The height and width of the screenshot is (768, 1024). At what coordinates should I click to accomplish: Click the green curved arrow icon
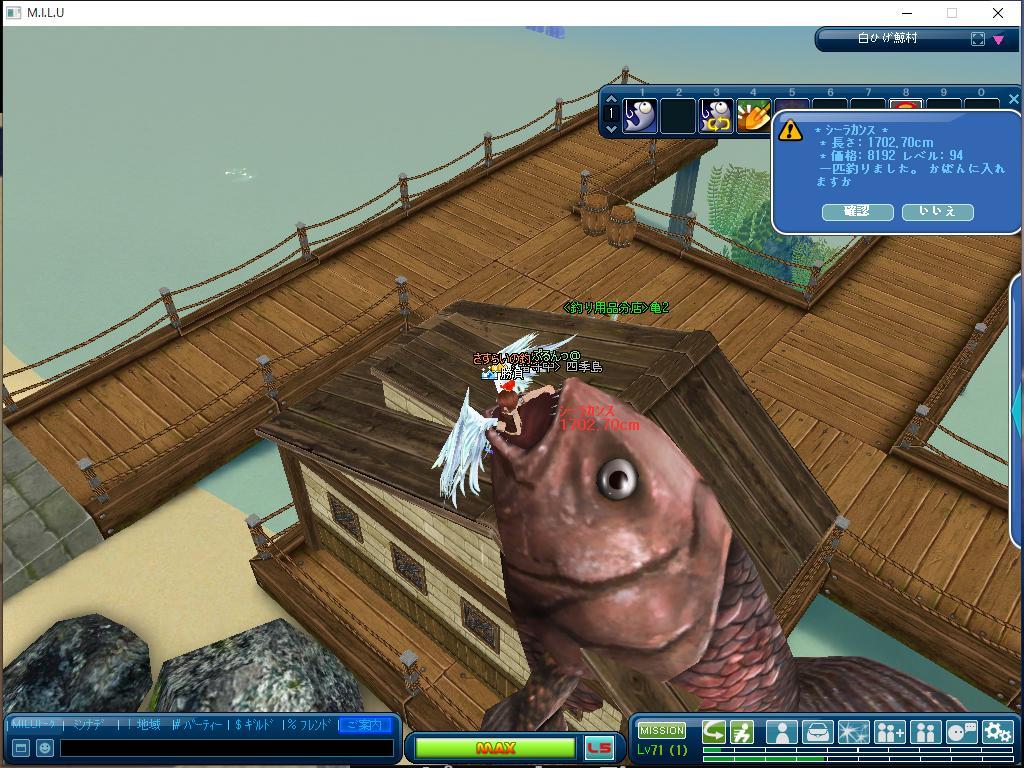pos(714,732)
